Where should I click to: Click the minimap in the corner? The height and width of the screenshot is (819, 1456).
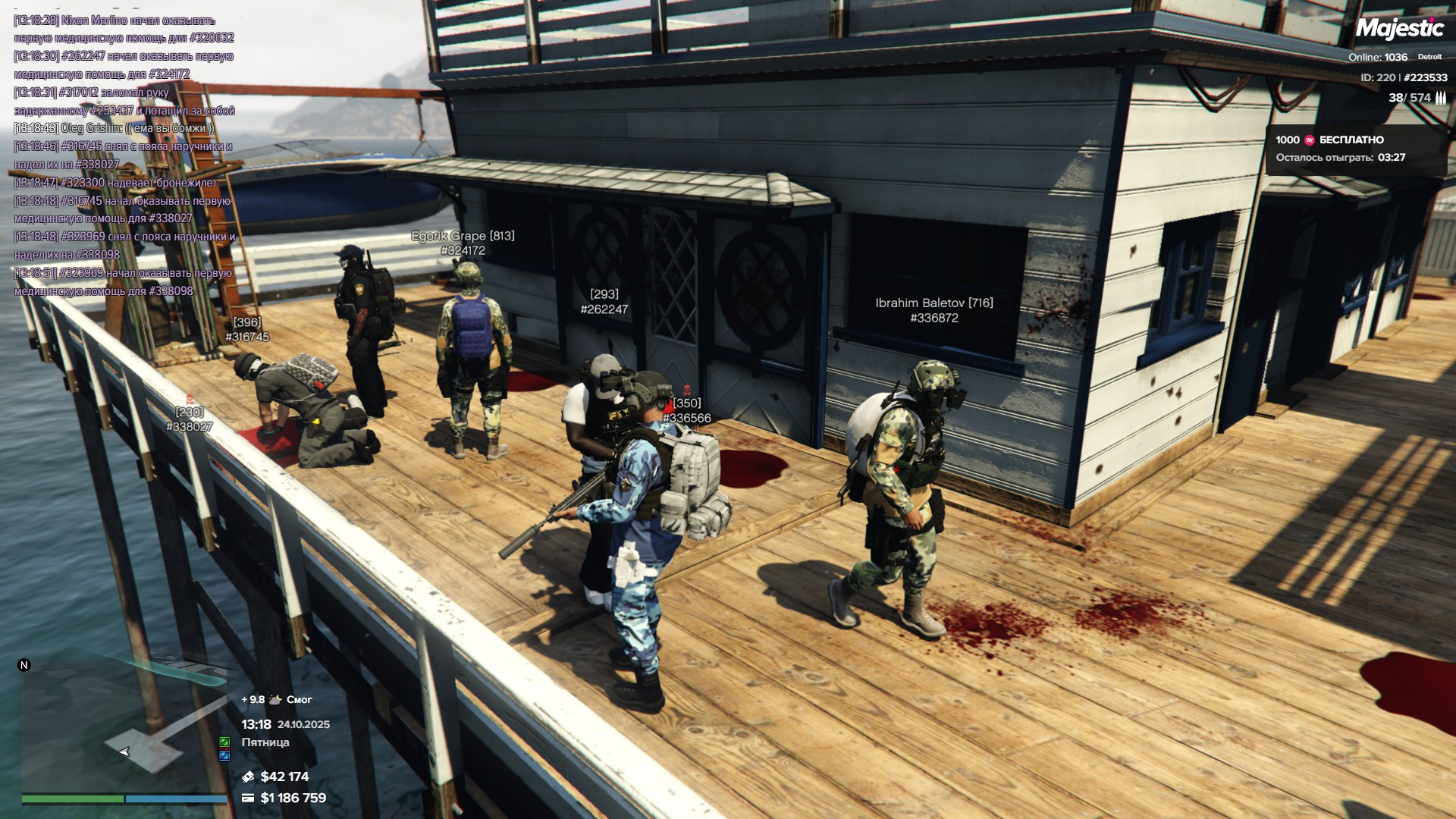tap(124, 728)
